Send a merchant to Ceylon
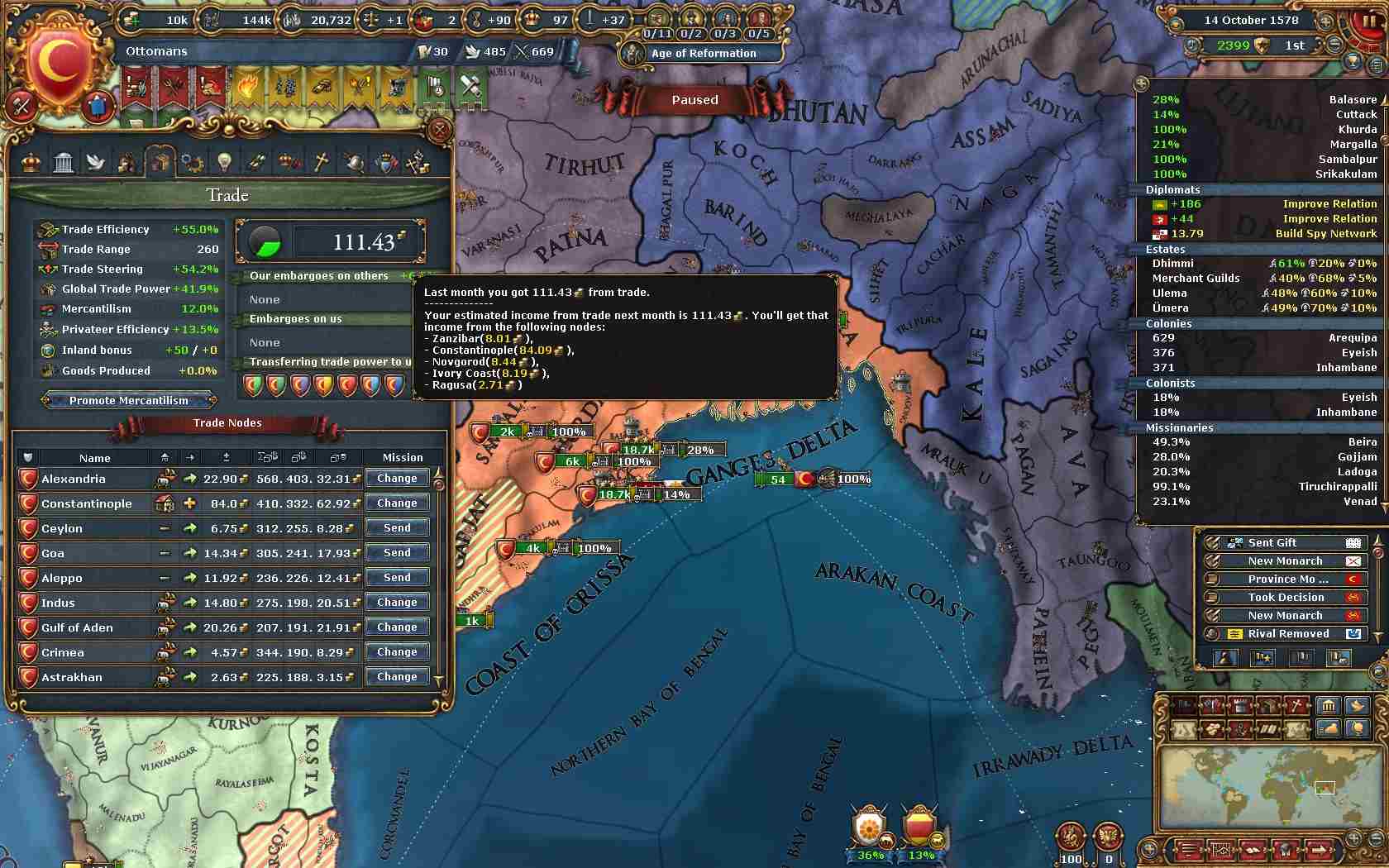Screen dimensions: 1389x868 (397, 528)
